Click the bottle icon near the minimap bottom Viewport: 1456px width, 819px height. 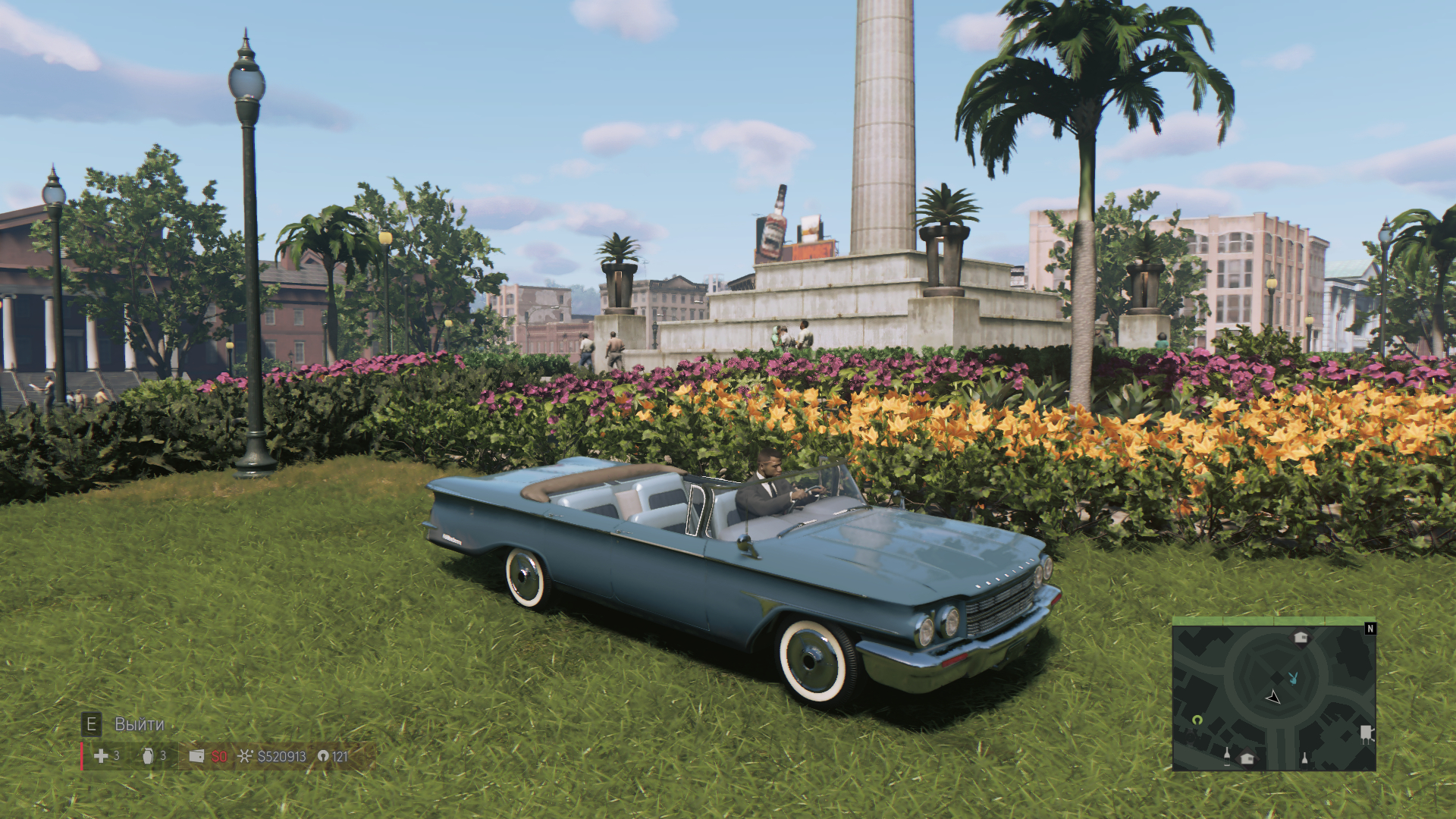tap(1227, 758)
